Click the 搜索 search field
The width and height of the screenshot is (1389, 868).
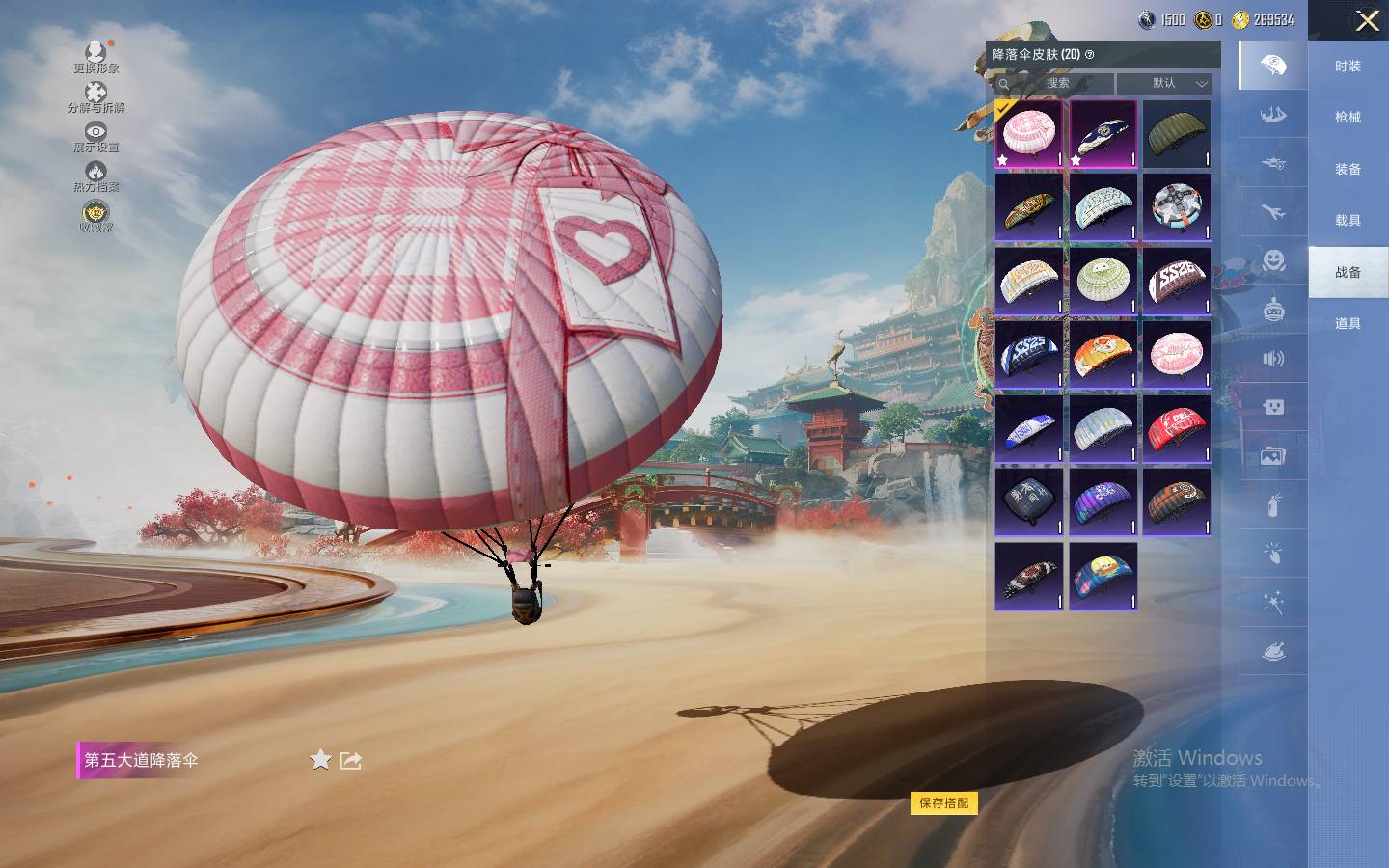pyautogui.click(x=1055, y=83)
